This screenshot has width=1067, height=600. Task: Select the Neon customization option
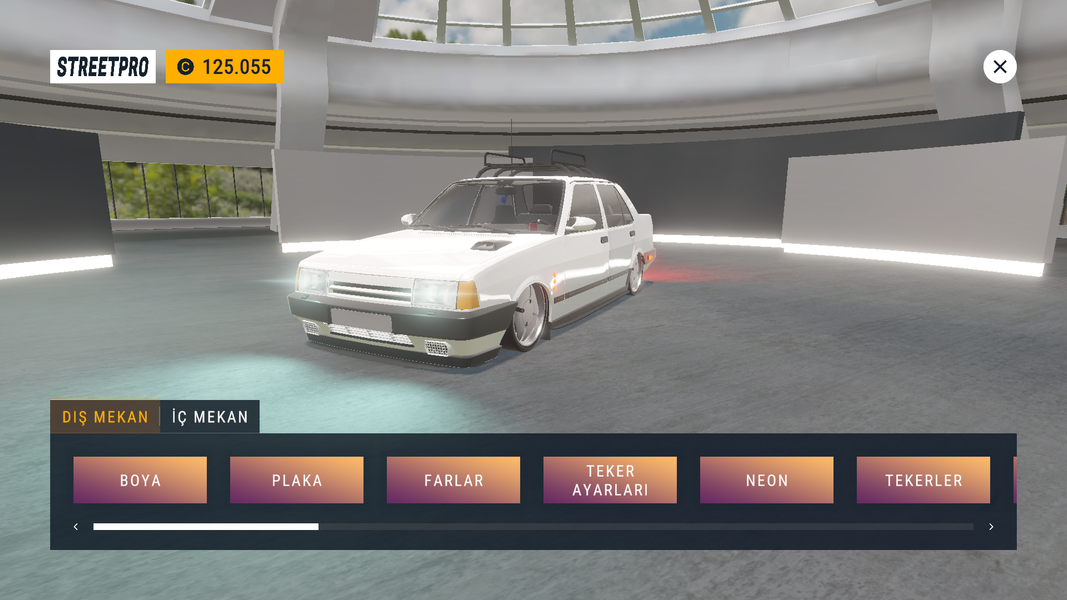pos(767,480)
